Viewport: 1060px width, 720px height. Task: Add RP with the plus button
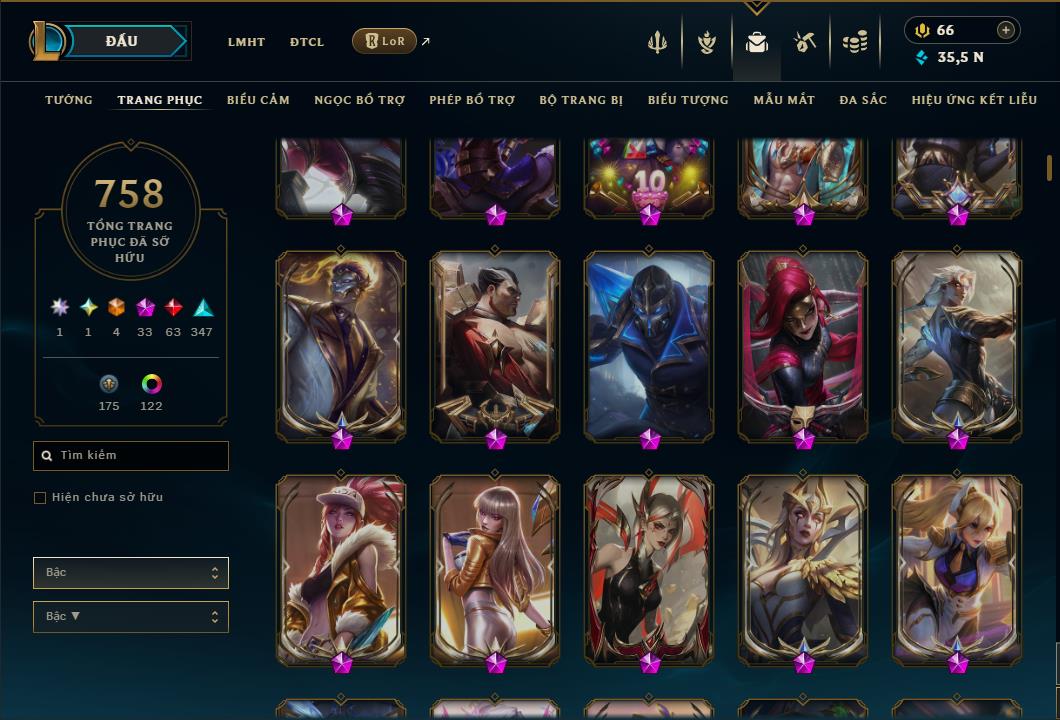[x=1006, y=30]
